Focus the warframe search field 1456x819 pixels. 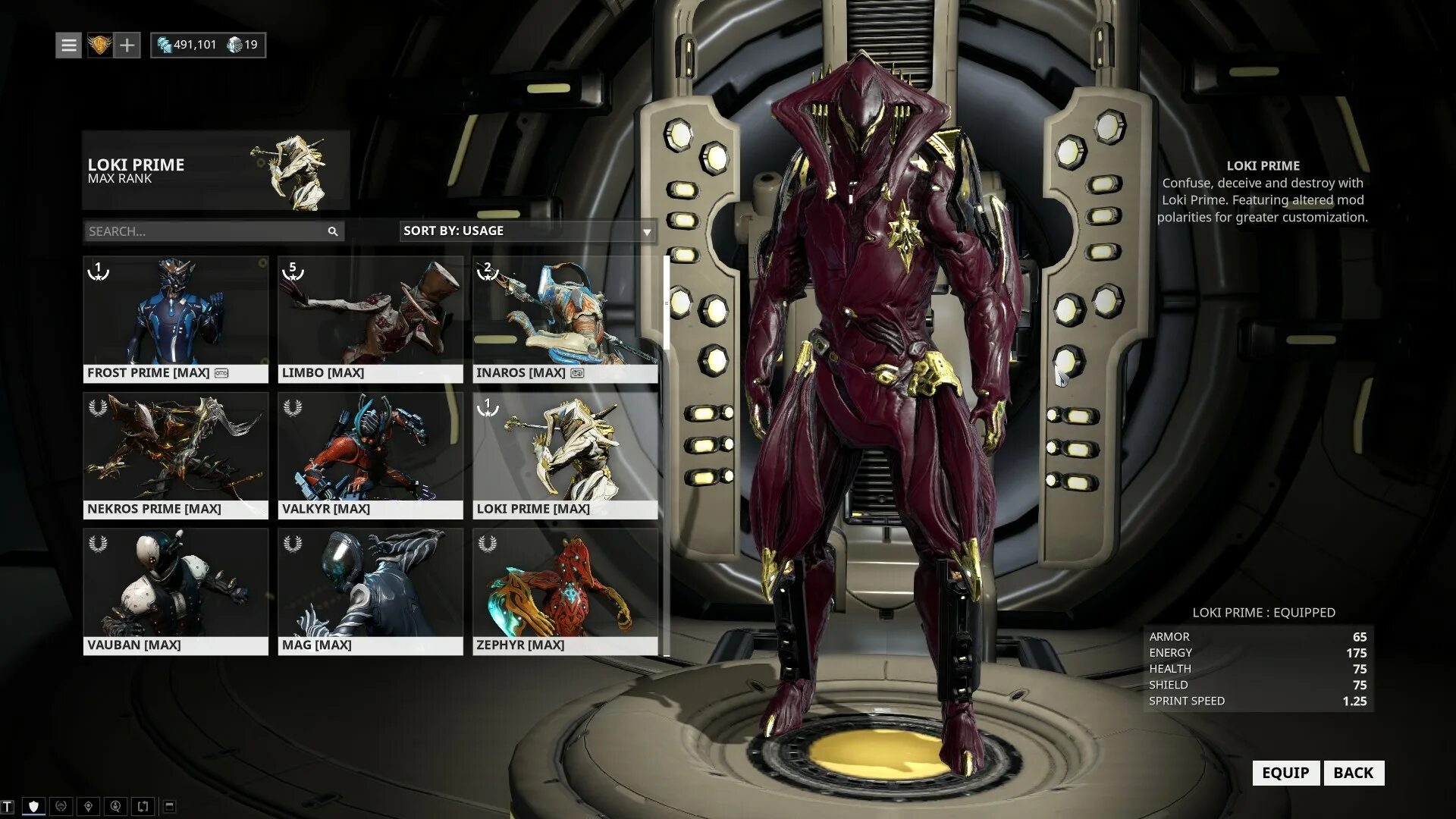click(205, 231)
